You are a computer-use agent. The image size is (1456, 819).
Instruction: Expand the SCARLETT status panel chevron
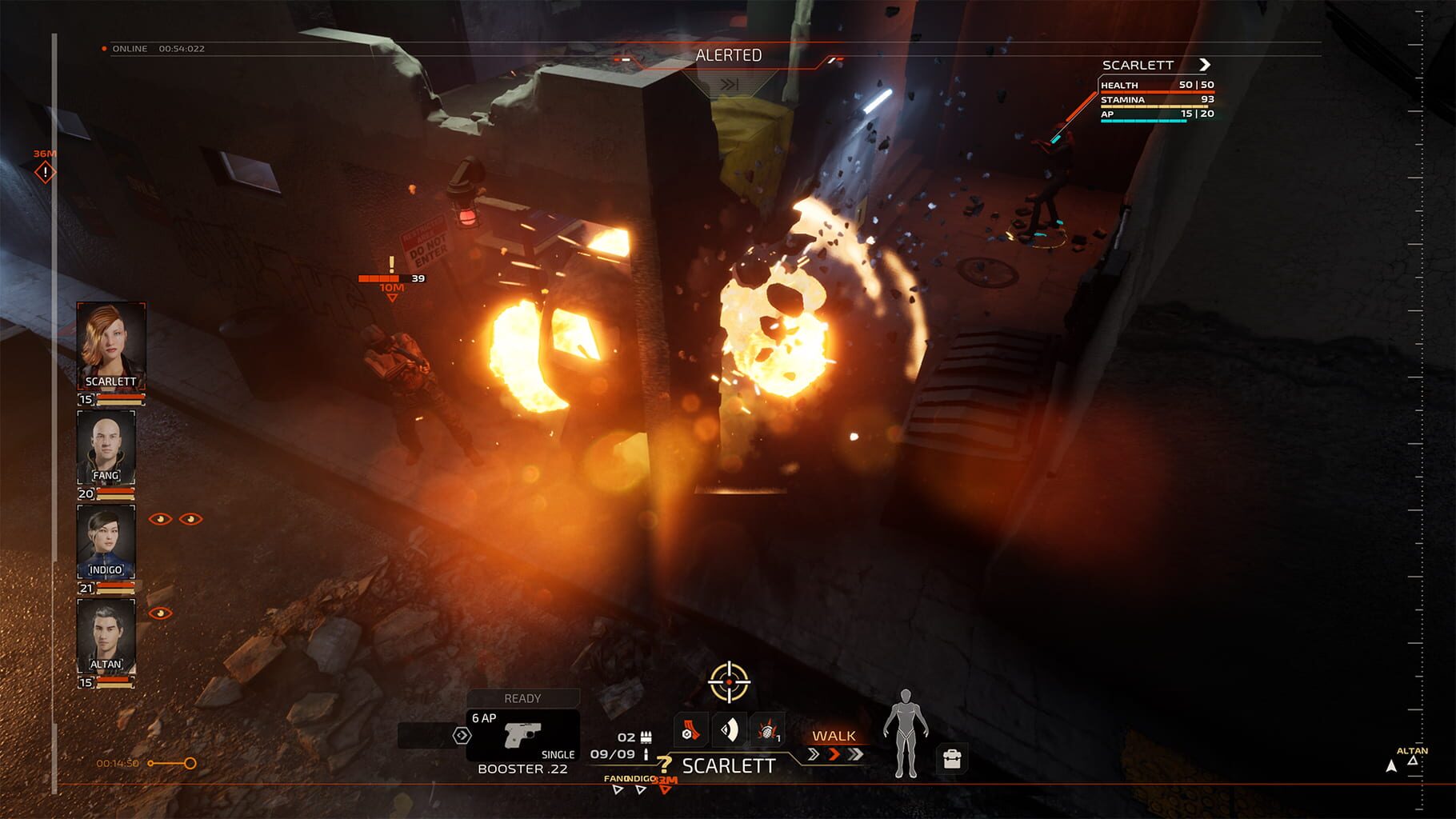1204,65
